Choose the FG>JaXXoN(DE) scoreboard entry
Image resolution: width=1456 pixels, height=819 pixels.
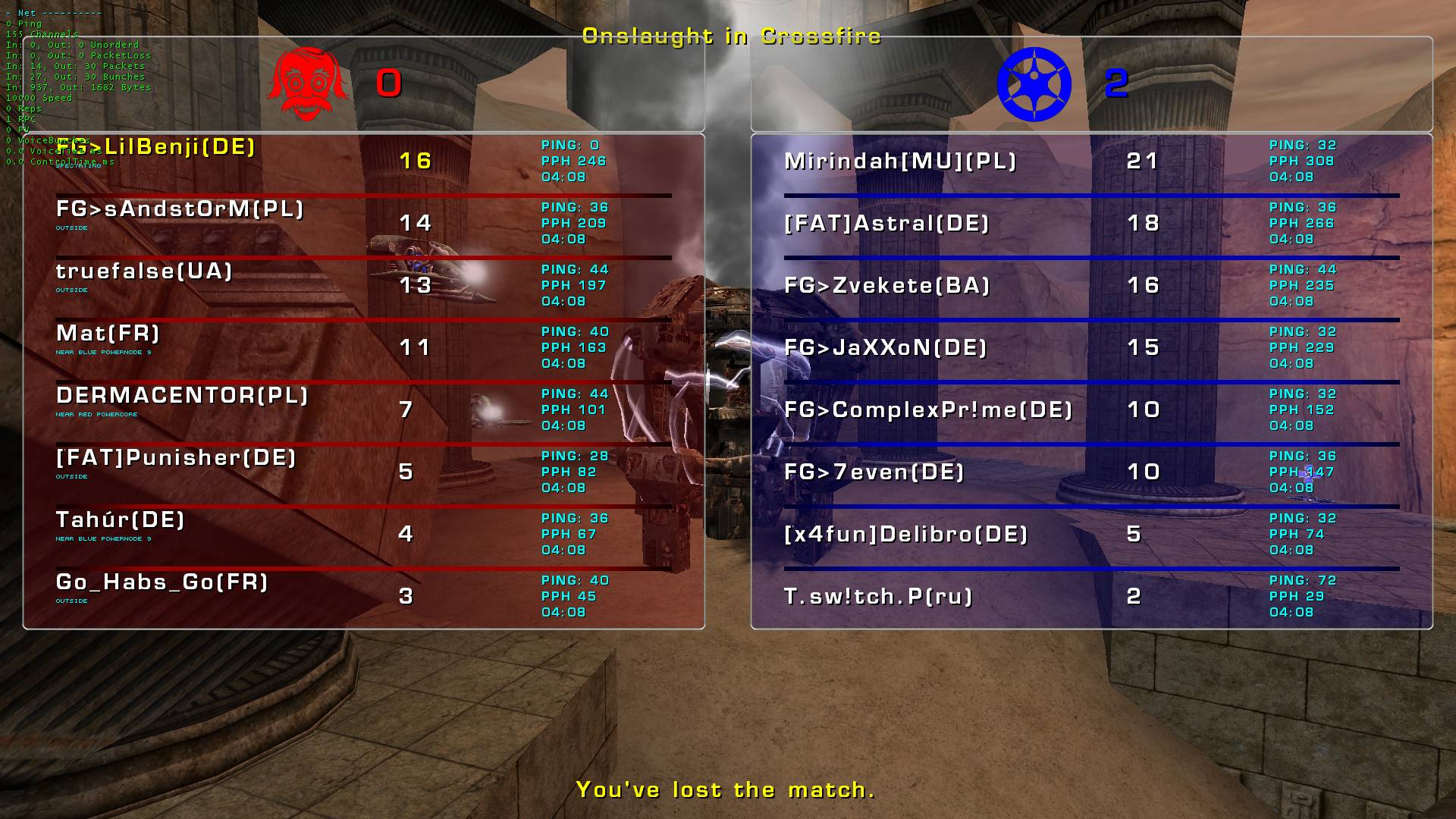pos(886,348)
